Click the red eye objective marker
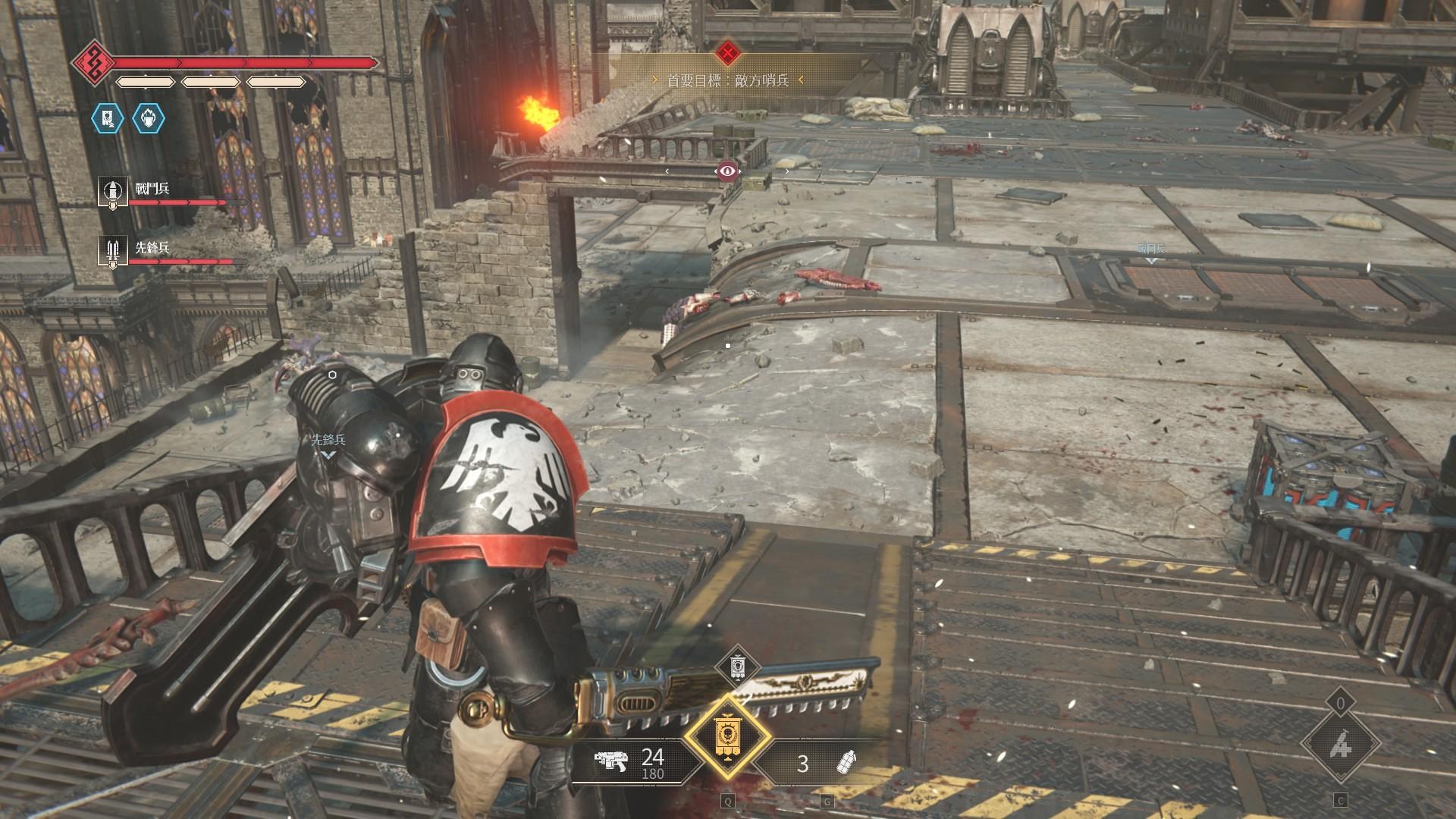This screenshot has height=819, width=1456. pos(728,171)
